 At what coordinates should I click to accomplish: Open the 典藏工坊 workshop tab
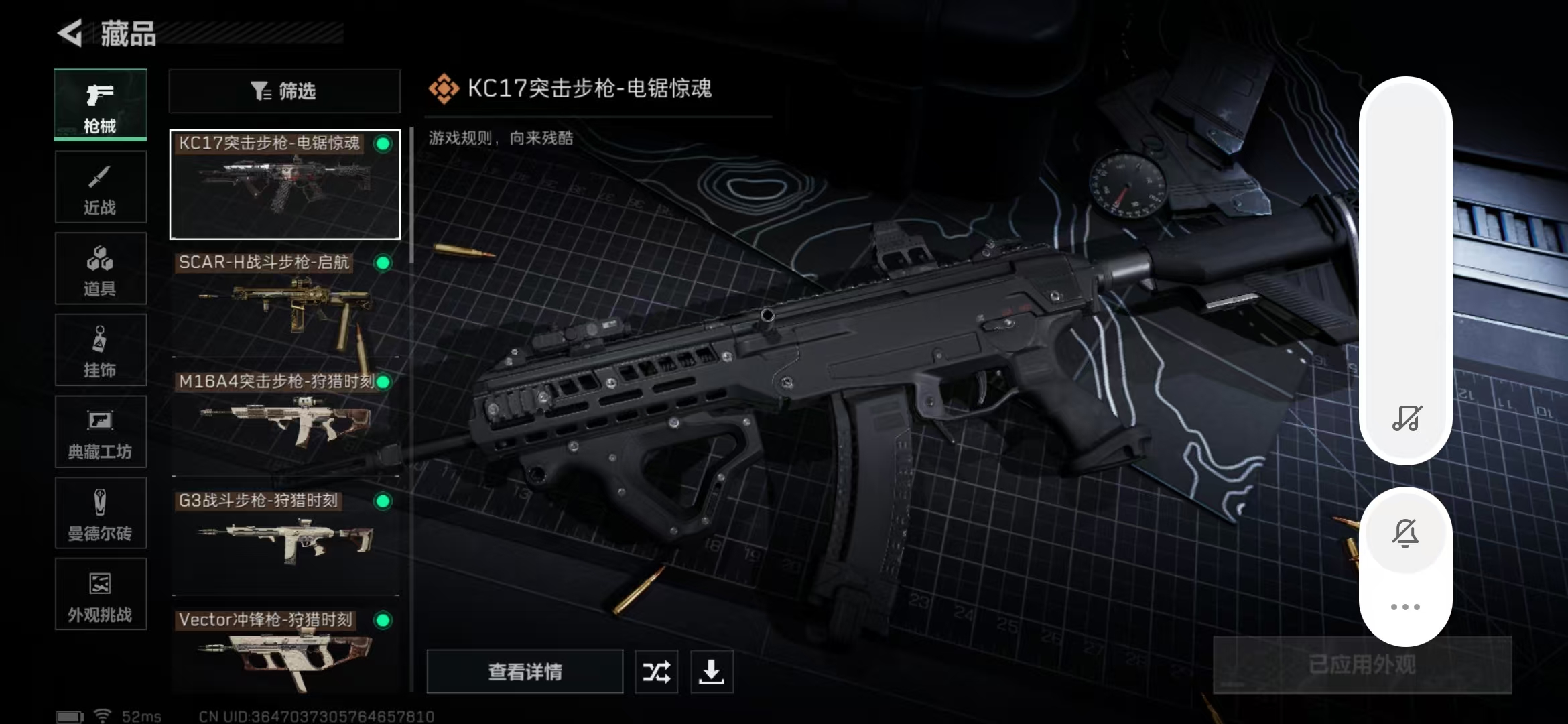pos(101,432)
